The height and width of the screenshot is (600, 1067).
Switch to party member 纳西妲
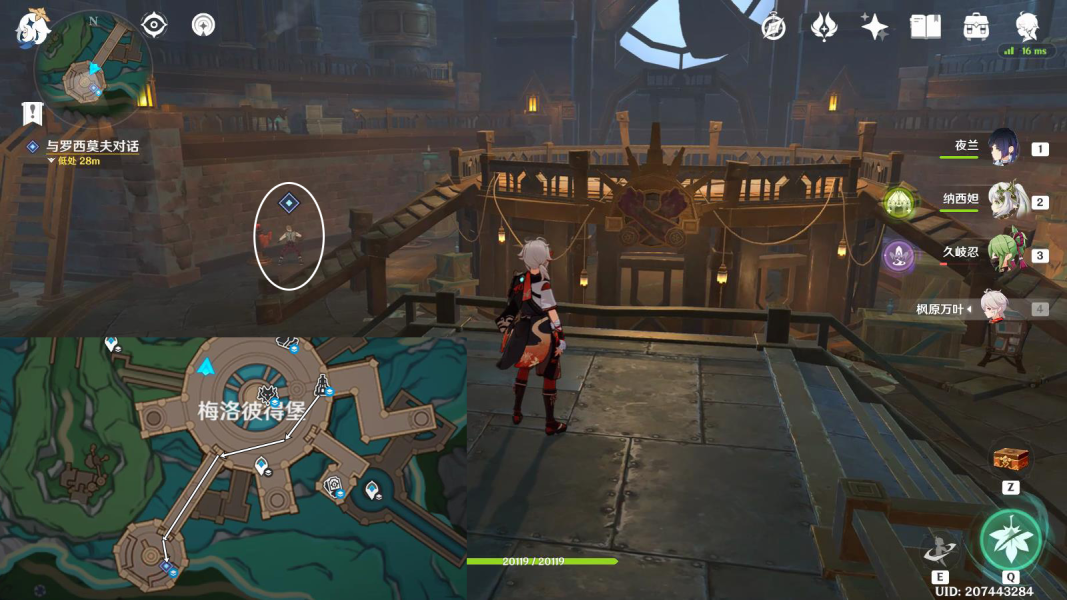[1005, 201]
